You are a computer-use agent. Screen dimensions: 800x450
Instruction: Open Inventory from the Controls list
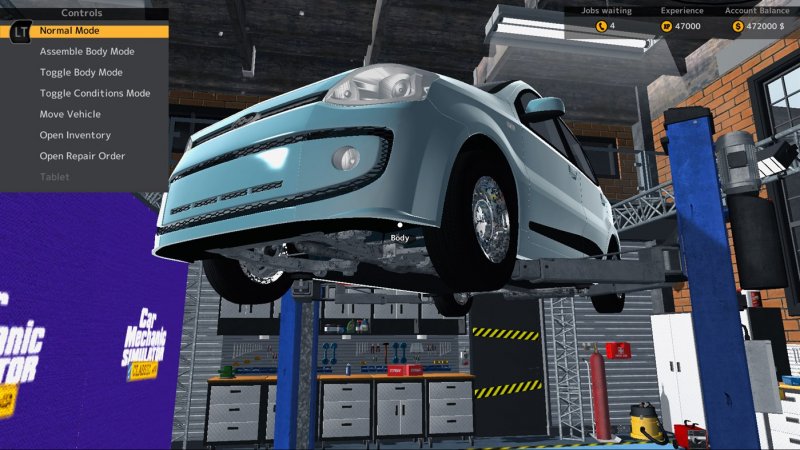pos(75,135)
